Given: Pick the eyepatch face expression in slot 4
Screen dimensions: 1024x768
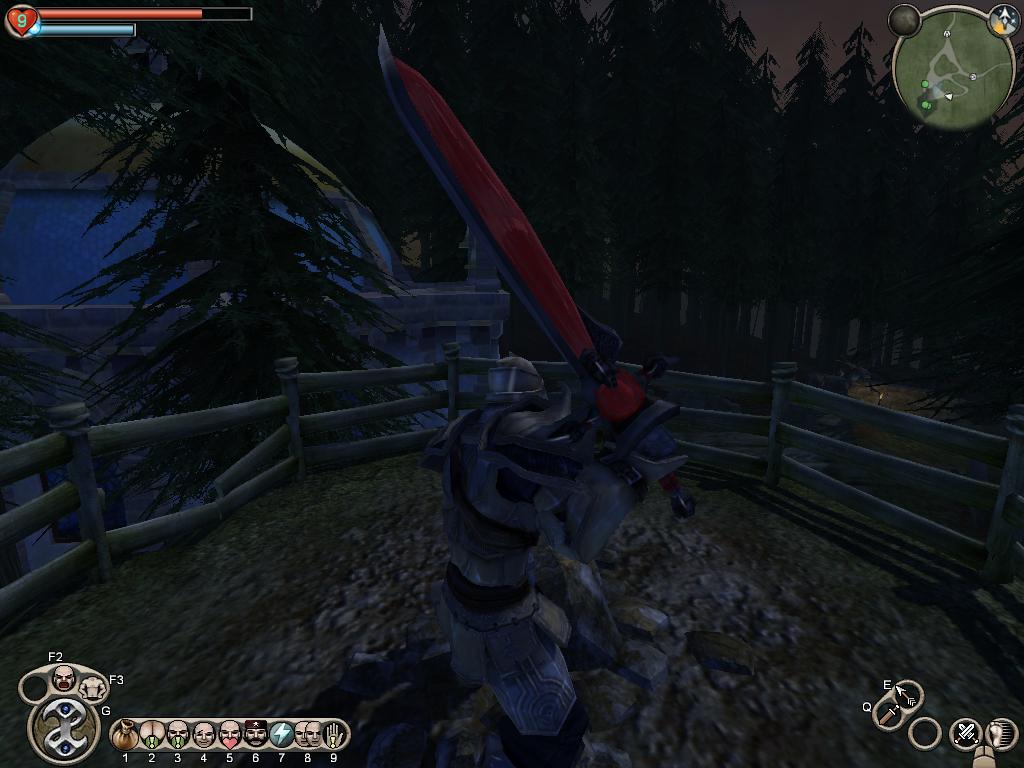Looking at the screenshot, I should [203, 735].
